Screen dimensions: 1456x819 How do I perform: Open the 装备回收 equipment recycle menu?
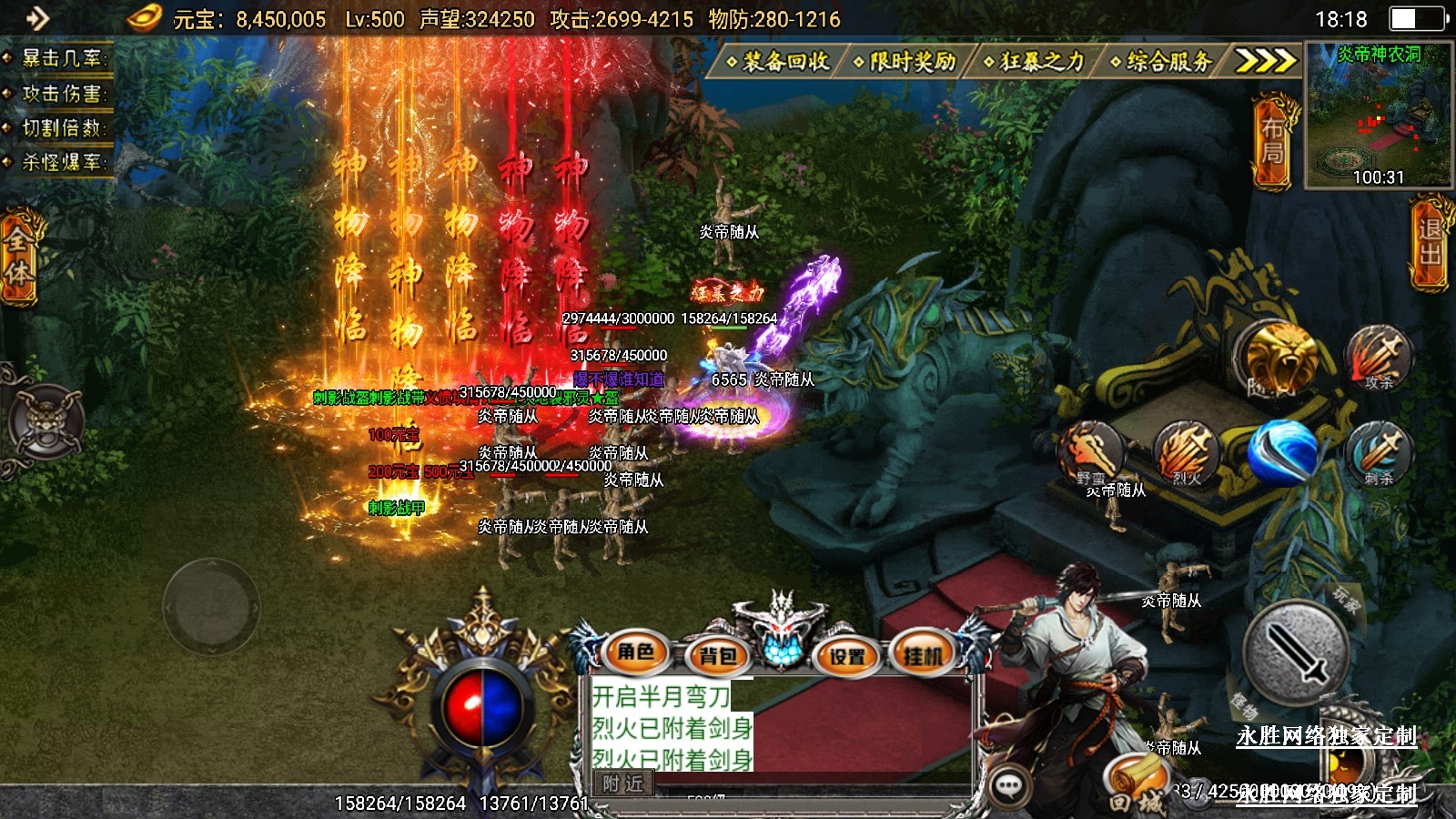pyautogui.click(x=779, y=62)
